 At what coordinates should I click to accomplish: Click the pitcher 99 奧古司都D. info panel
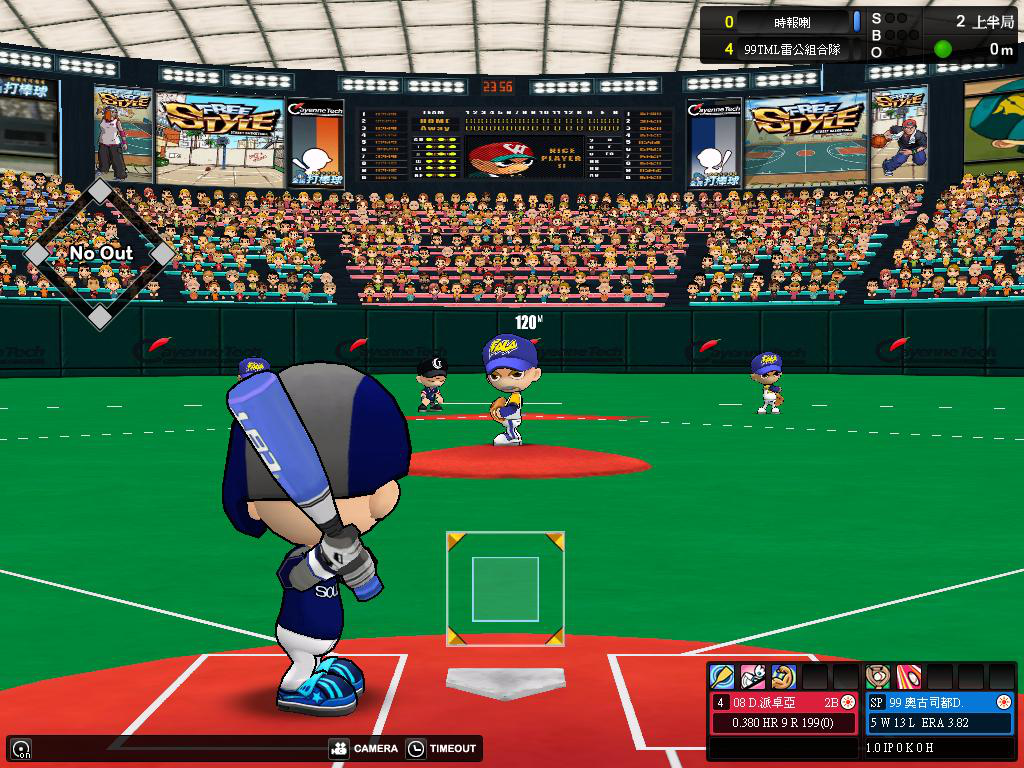940,712
